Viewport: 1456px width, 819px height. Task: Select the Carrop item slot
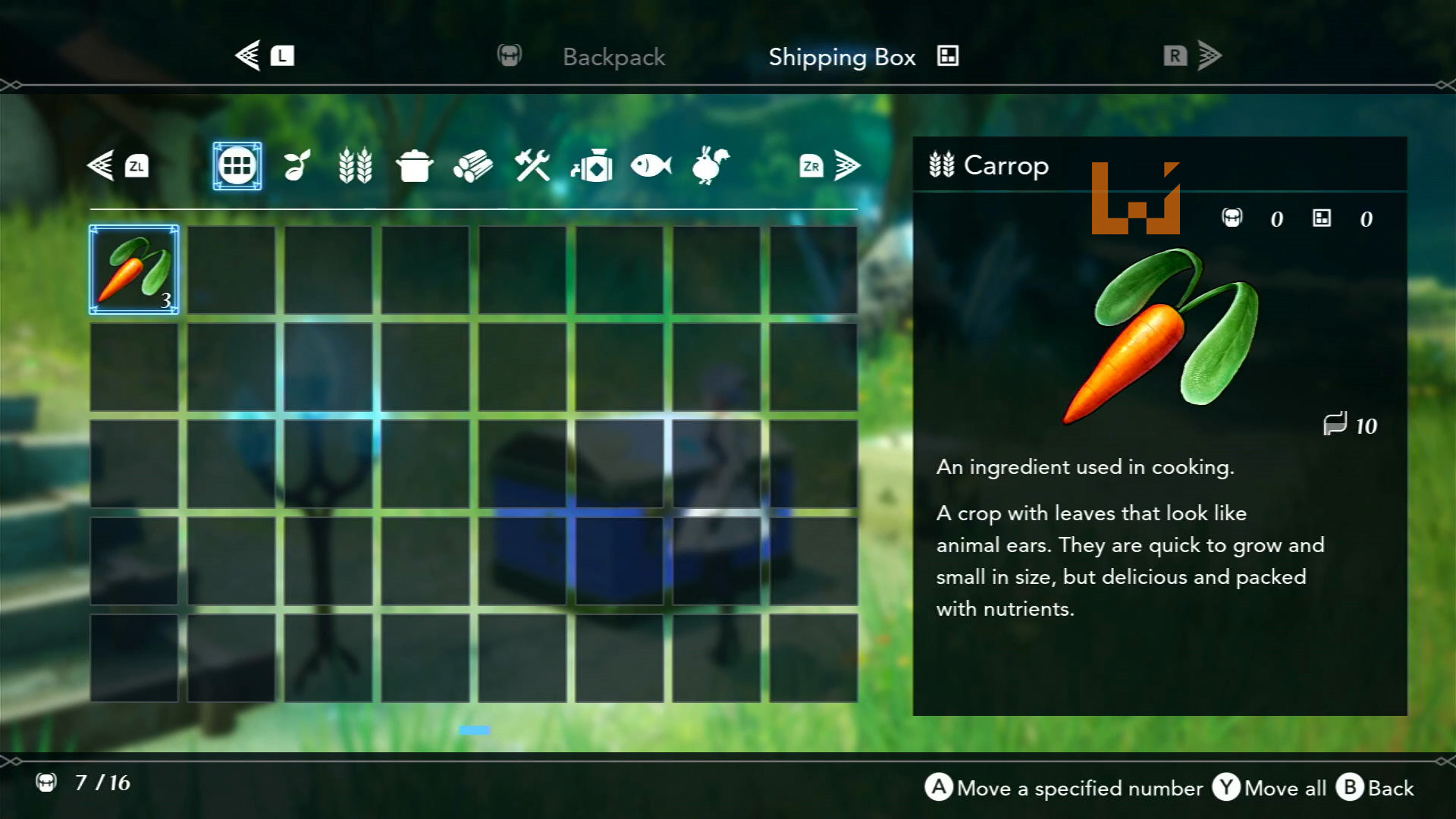(134, 269)
